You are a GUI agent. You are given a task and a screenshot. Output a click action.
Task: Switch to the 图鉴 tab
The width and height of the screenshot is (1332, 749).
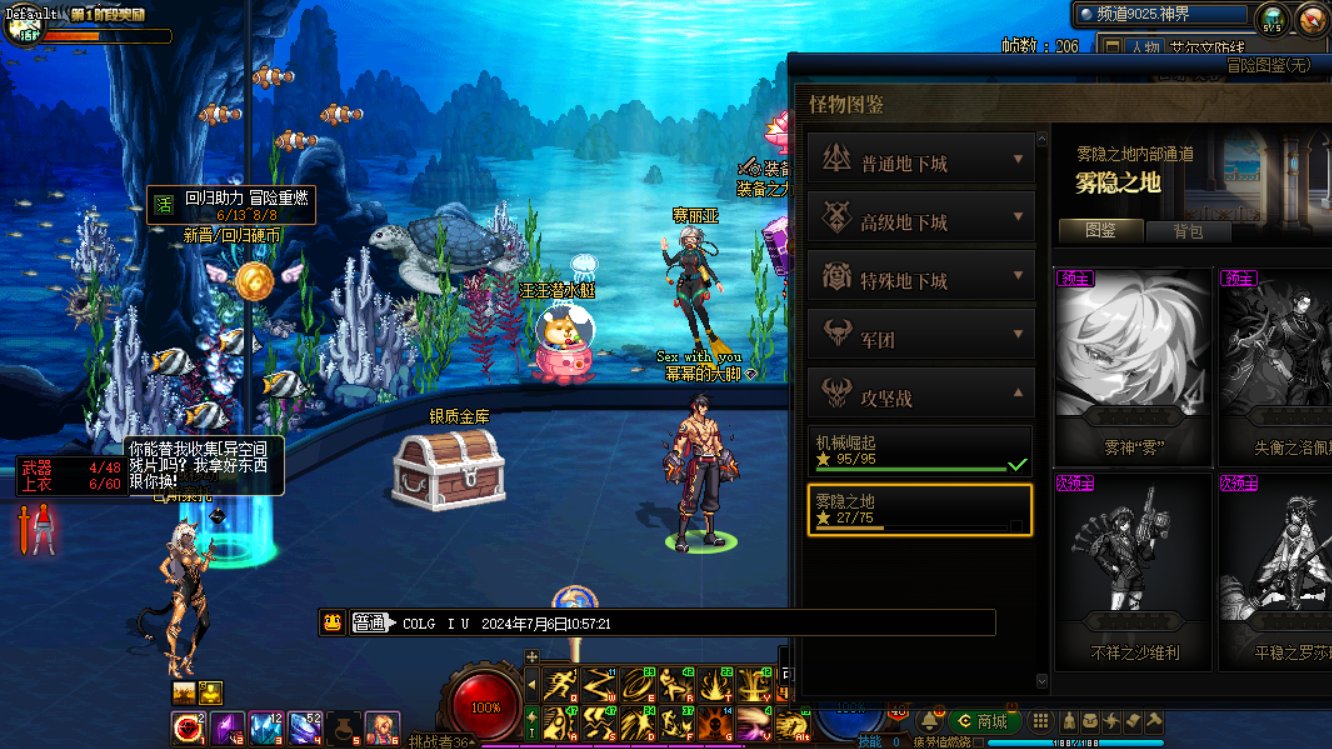[1100, 231]
